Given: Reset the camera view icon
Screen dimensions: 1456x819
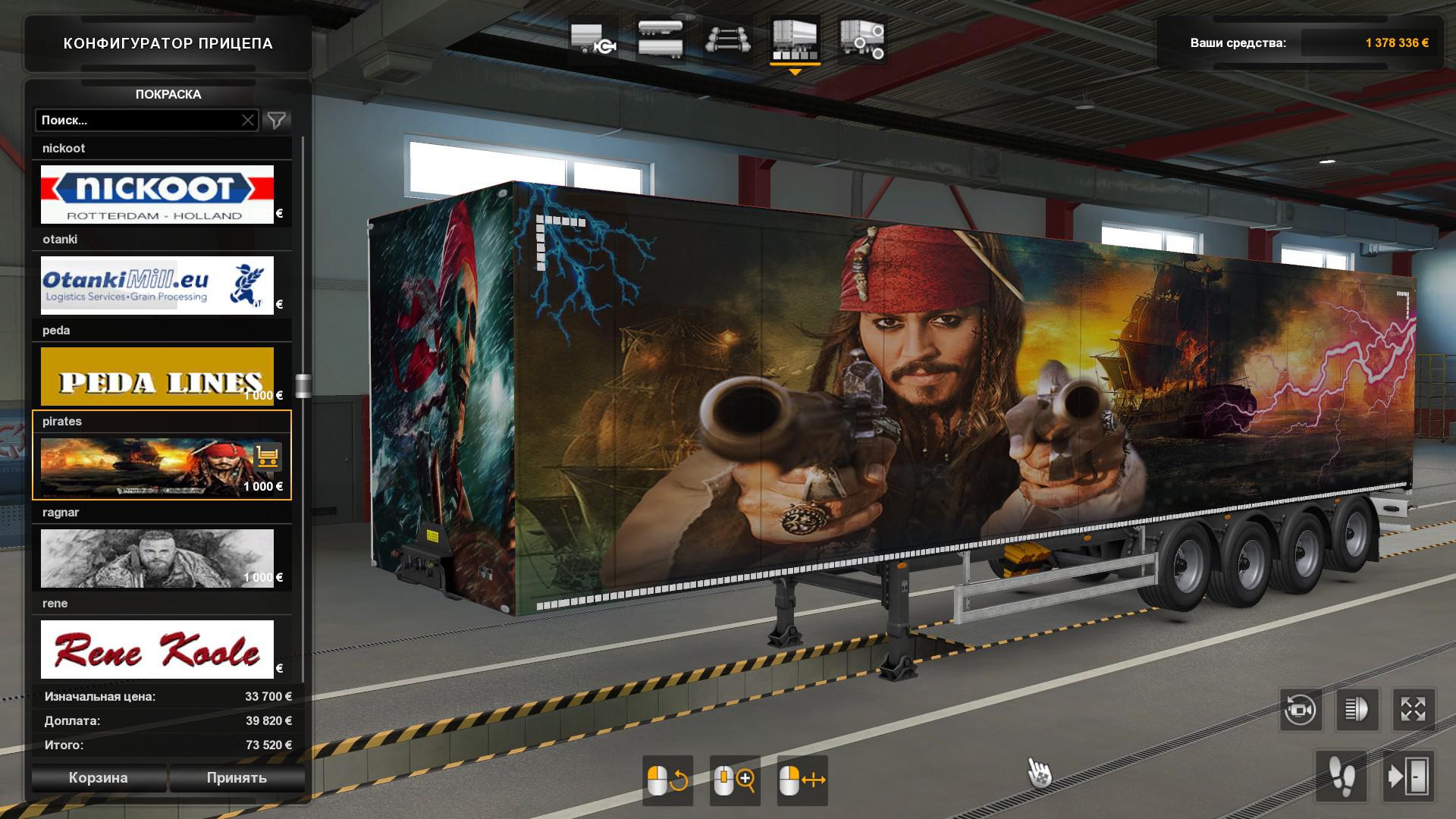Looking at the screenshot, I should 1301,710.
